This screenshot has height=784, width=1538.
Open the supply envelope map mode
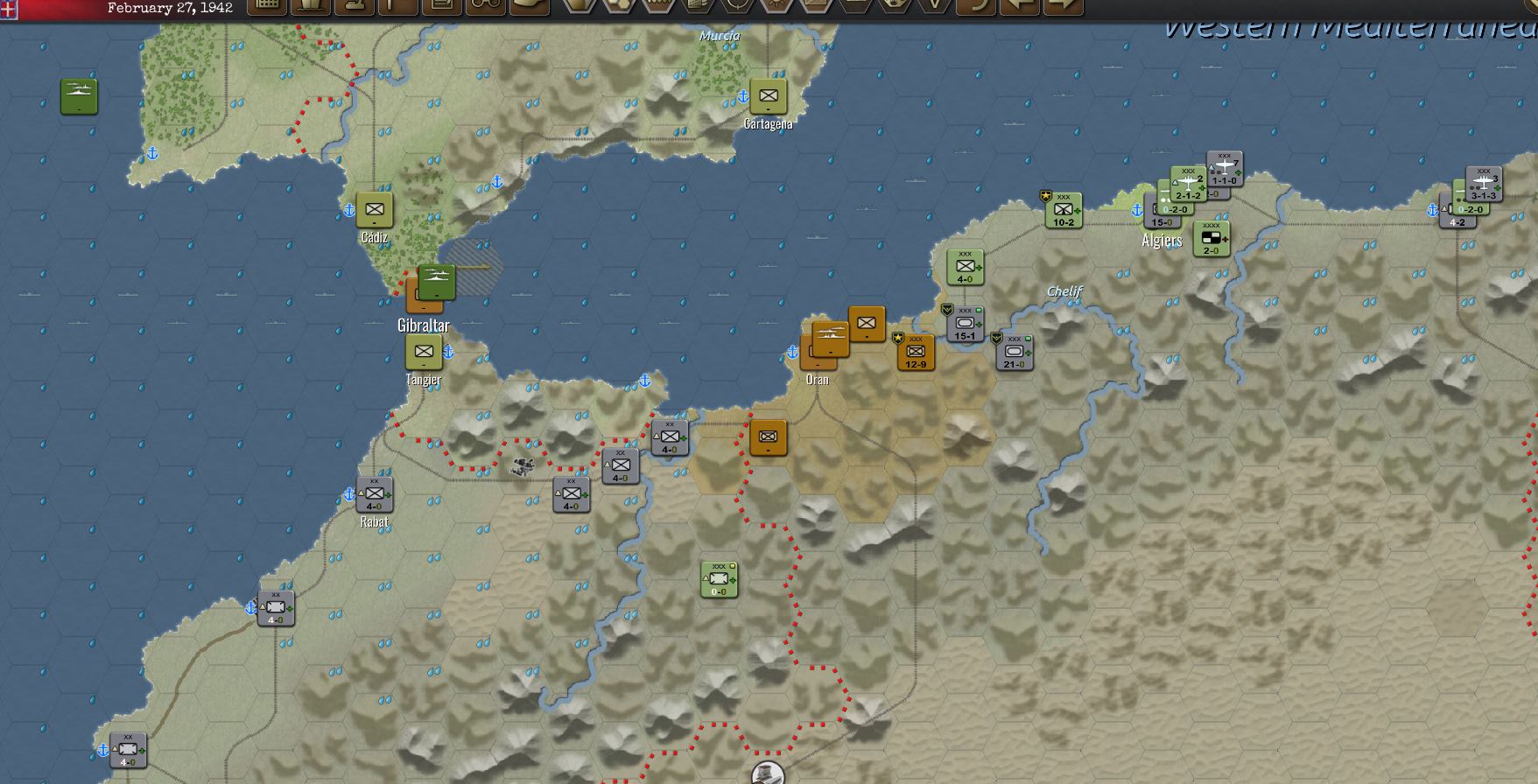[816, 7]
